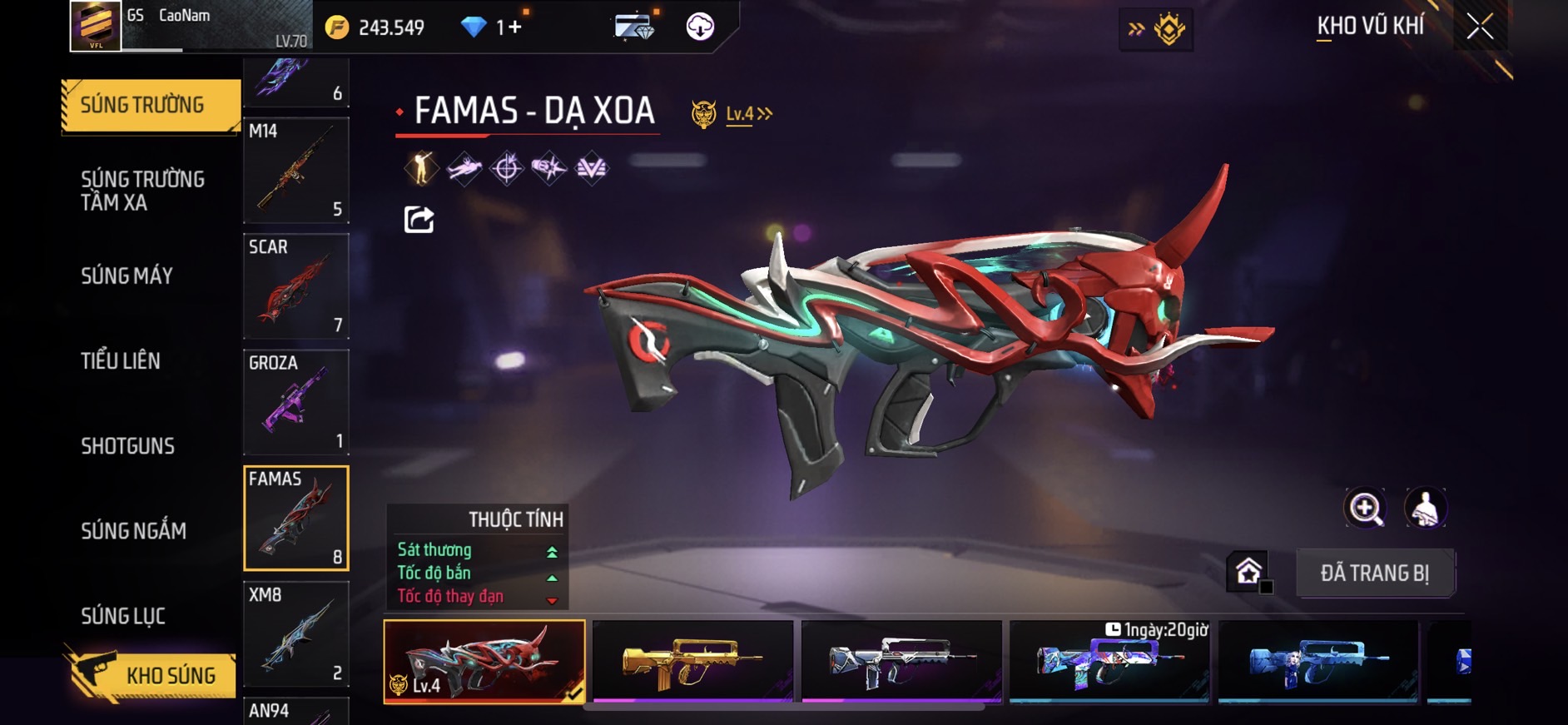Select the golden FAMAS skin thumbnail
Screen dimensions: 1568x725
click(x=692, y=661)
